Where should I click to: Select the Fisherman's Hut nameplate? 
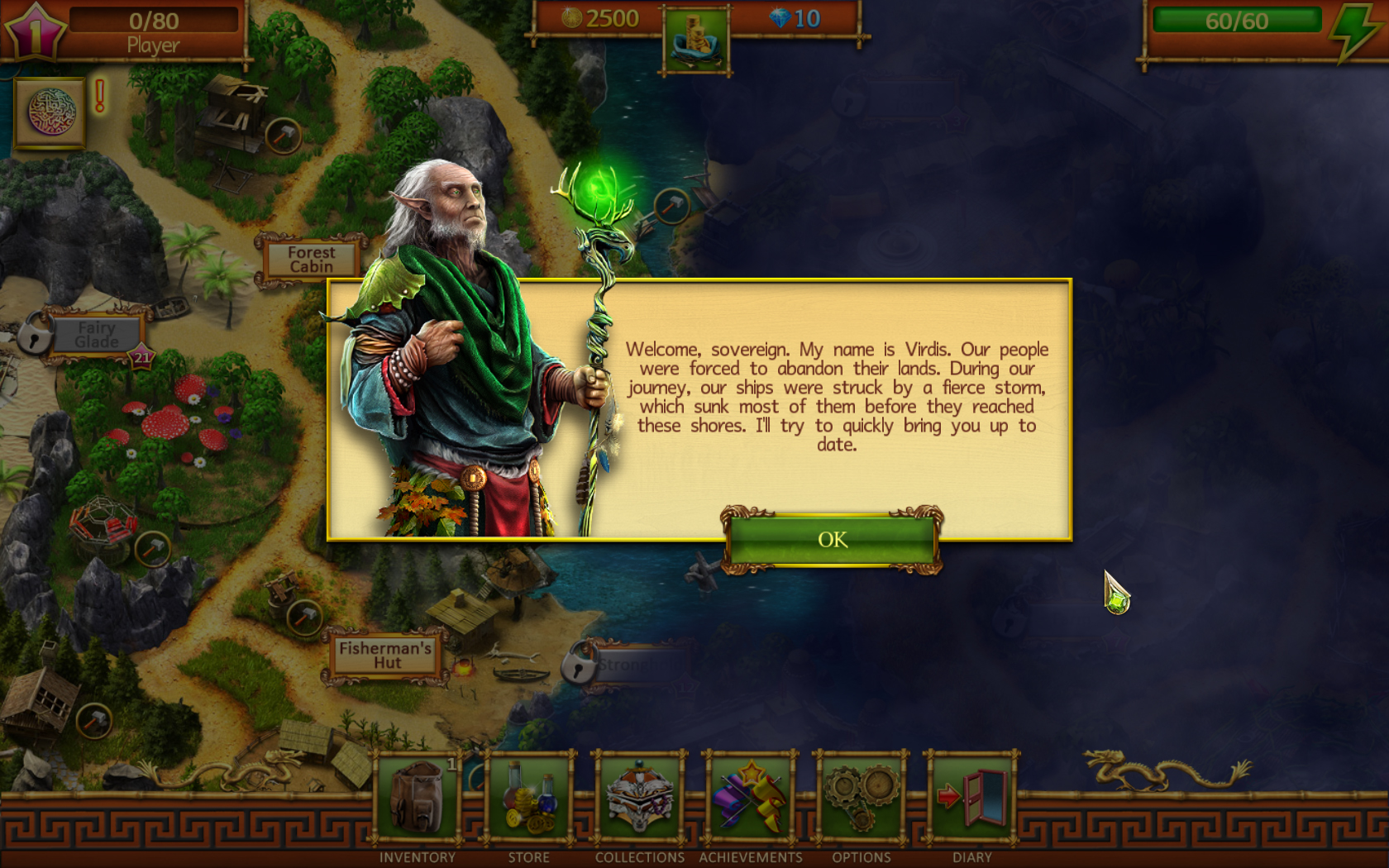point(385,656)
